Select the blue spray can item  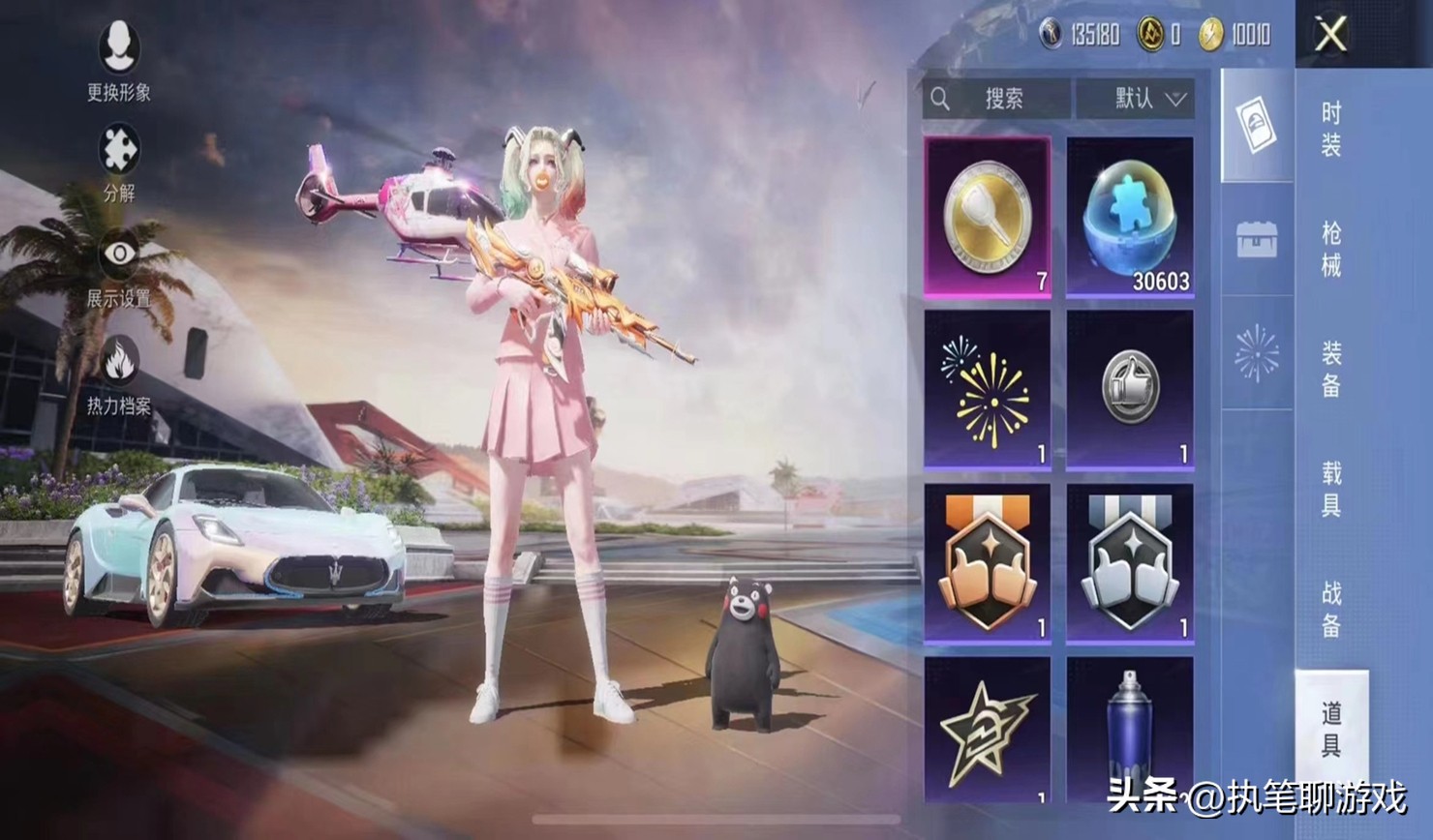(1130, 730)
